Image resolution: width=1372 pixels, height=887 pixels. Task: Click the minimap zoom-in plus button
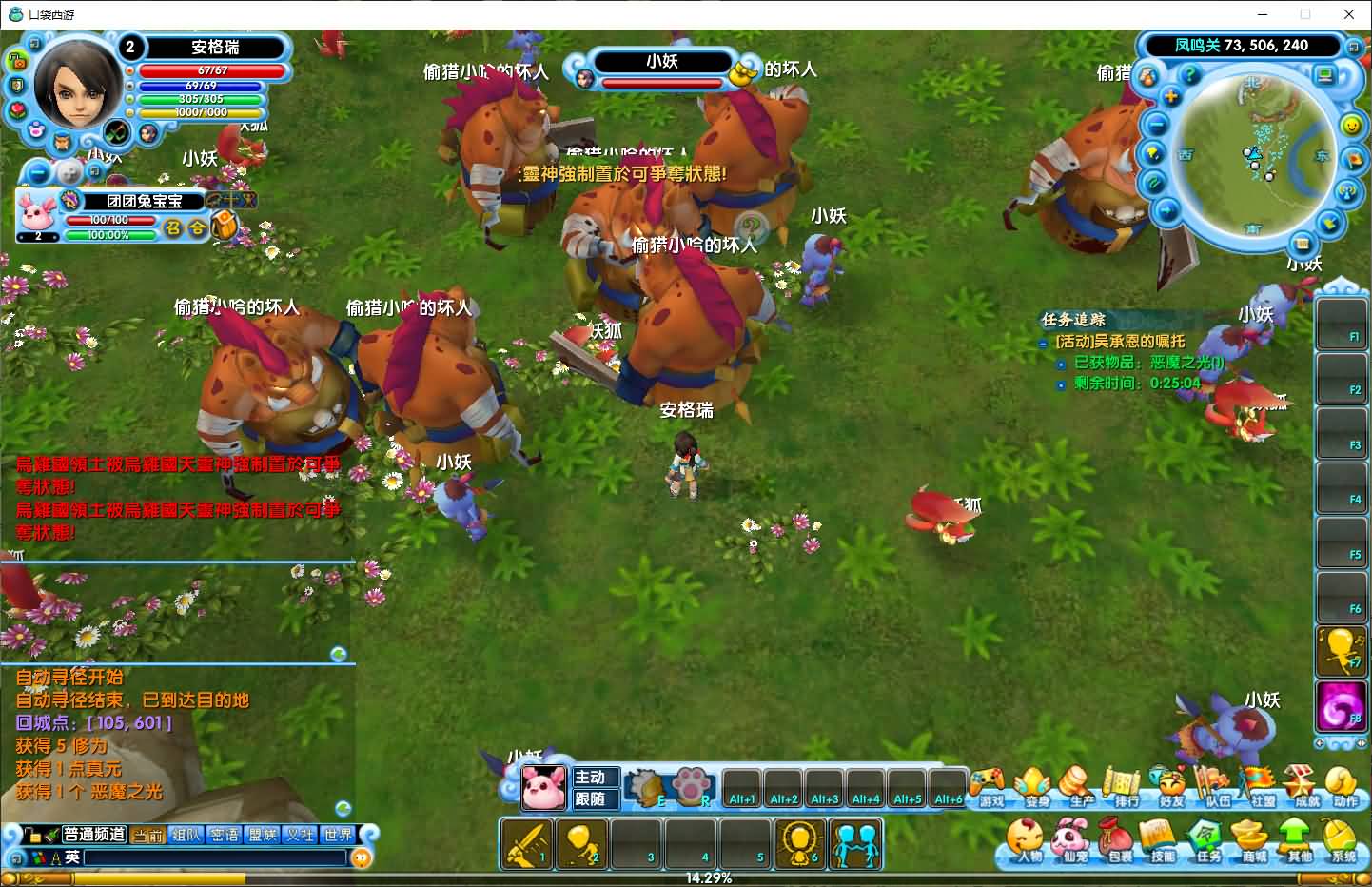pyautogui.click(x=1171, y=97)
